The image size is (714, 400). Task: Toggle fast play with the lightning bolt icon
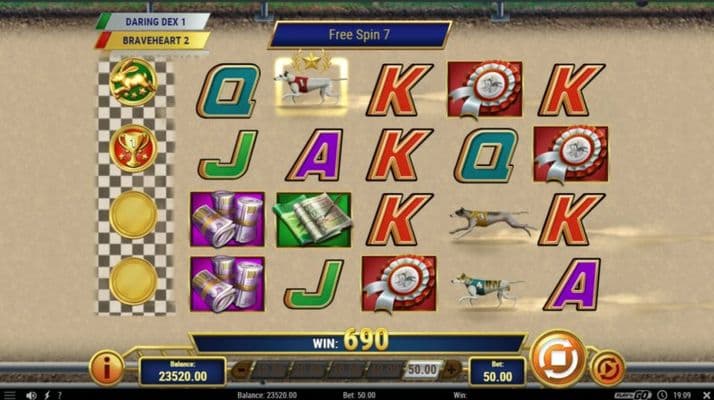(46, 394)
